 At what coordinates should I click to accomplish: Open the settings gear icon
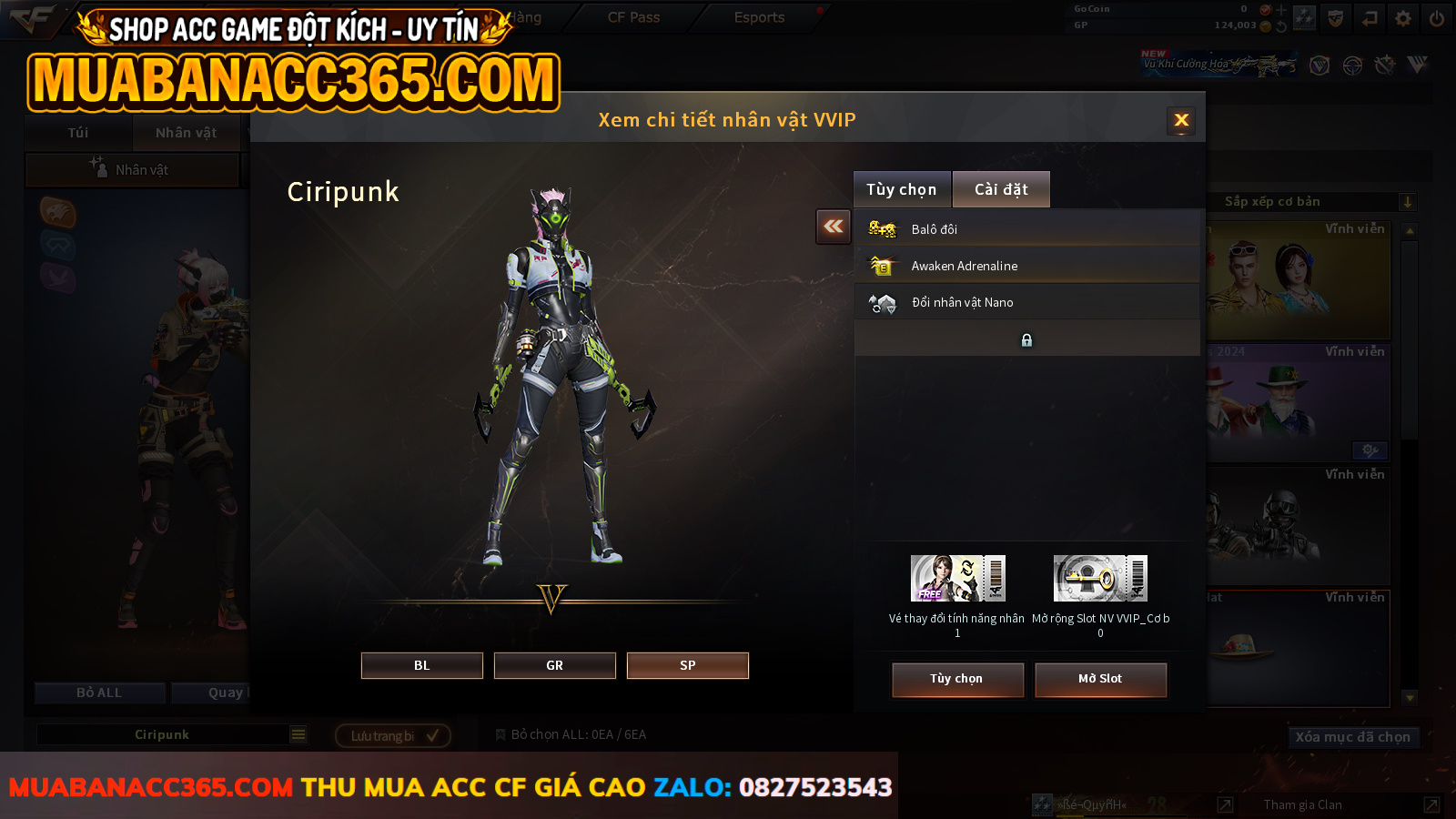click(x=1403, y=18)
